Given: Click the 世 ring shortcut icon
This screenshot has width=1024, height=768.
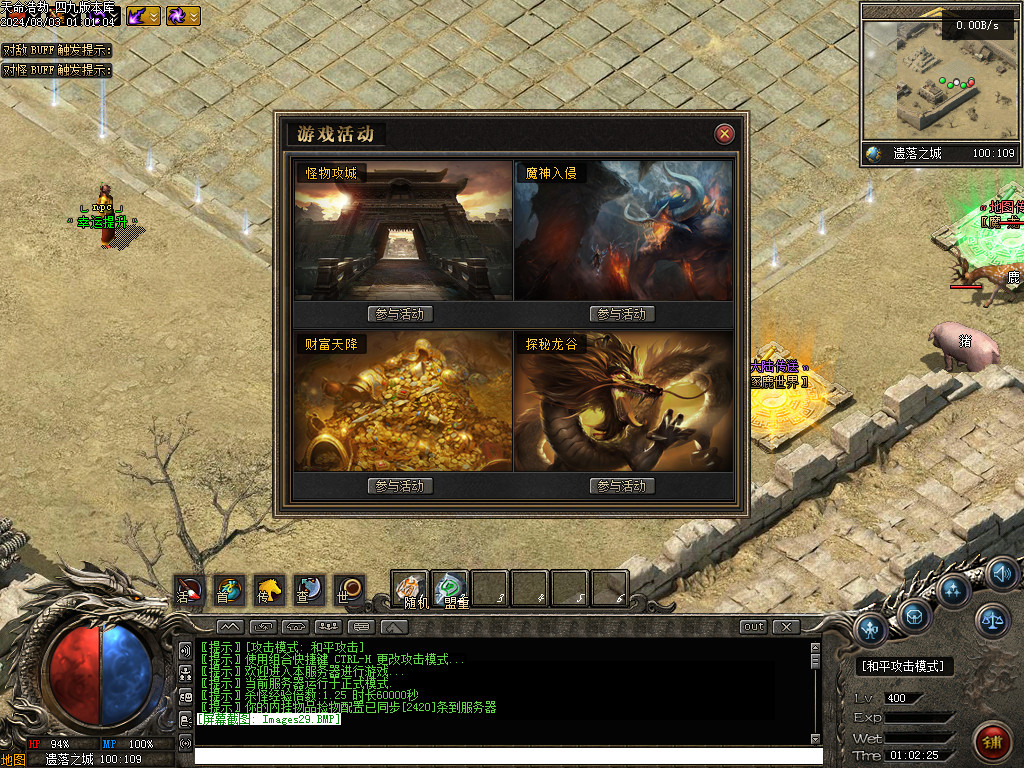Looking at the screenshot, I should pyautogui.click(x=349, y=590).
